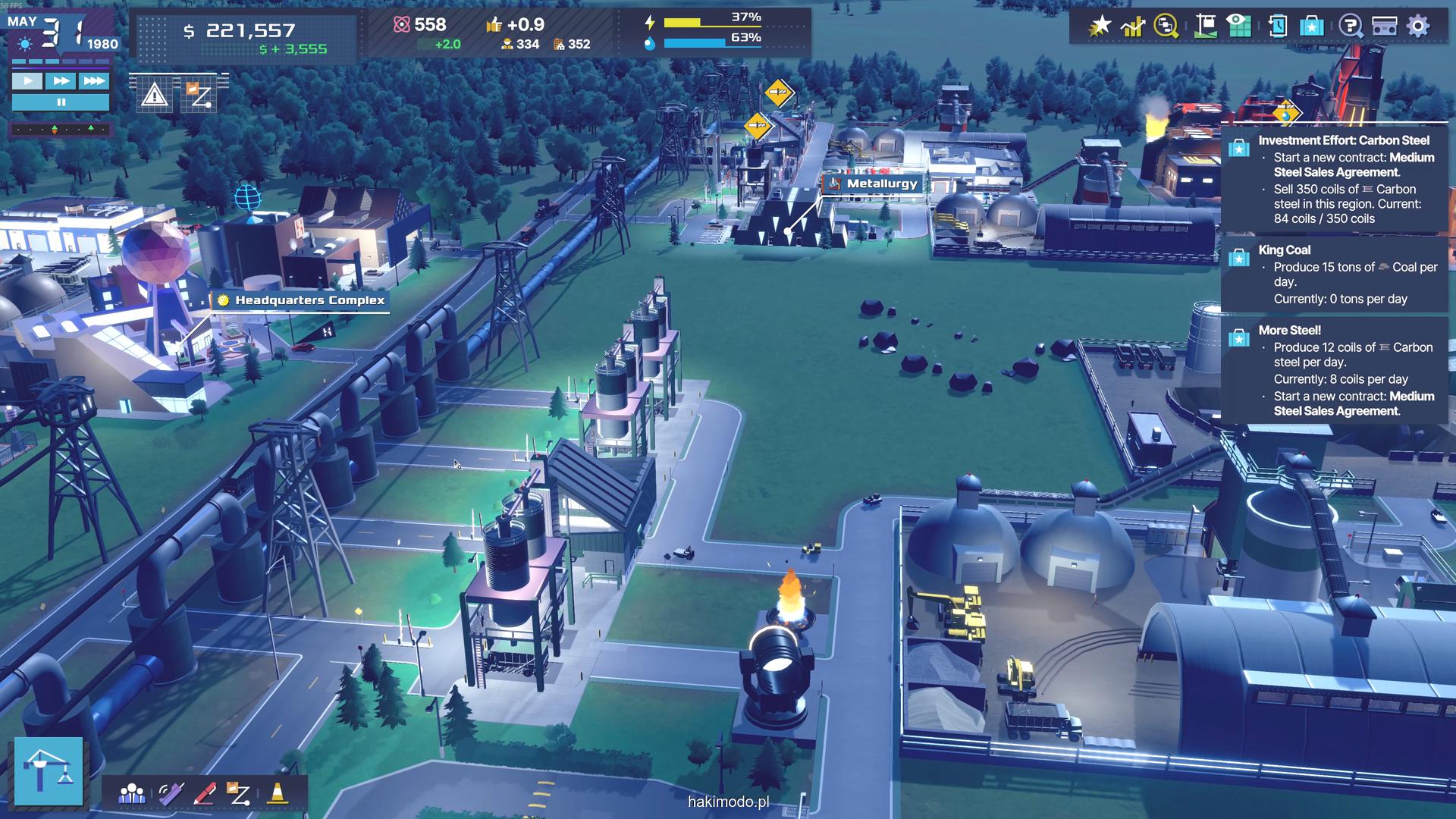This screenshot has width=1456, height=819.
Task: Open the yellow flowchart magnifier overview
Action: 1166,27
